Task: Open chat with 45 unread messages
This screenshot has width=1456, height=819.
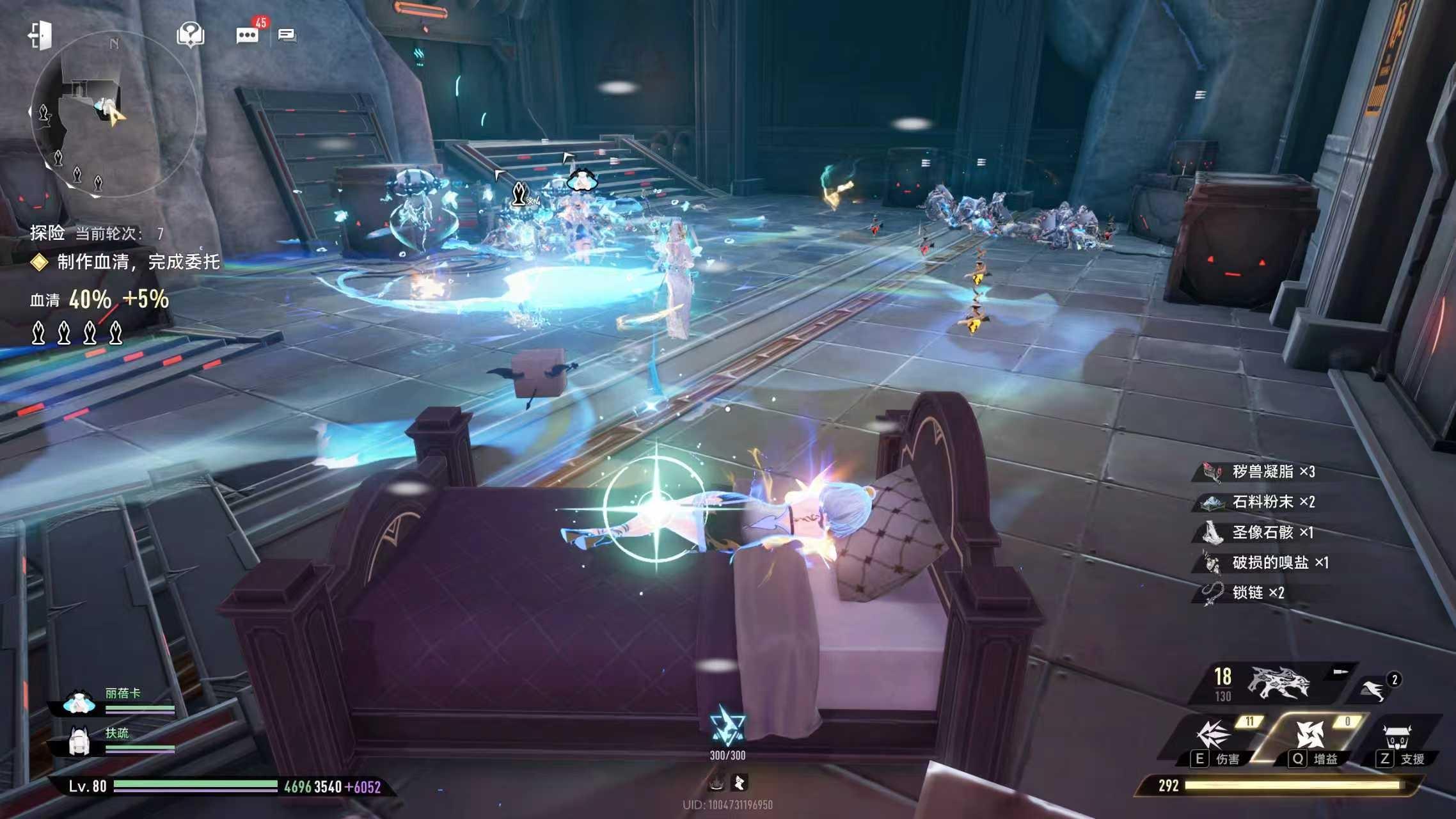Action: click(x=248, y=35)
